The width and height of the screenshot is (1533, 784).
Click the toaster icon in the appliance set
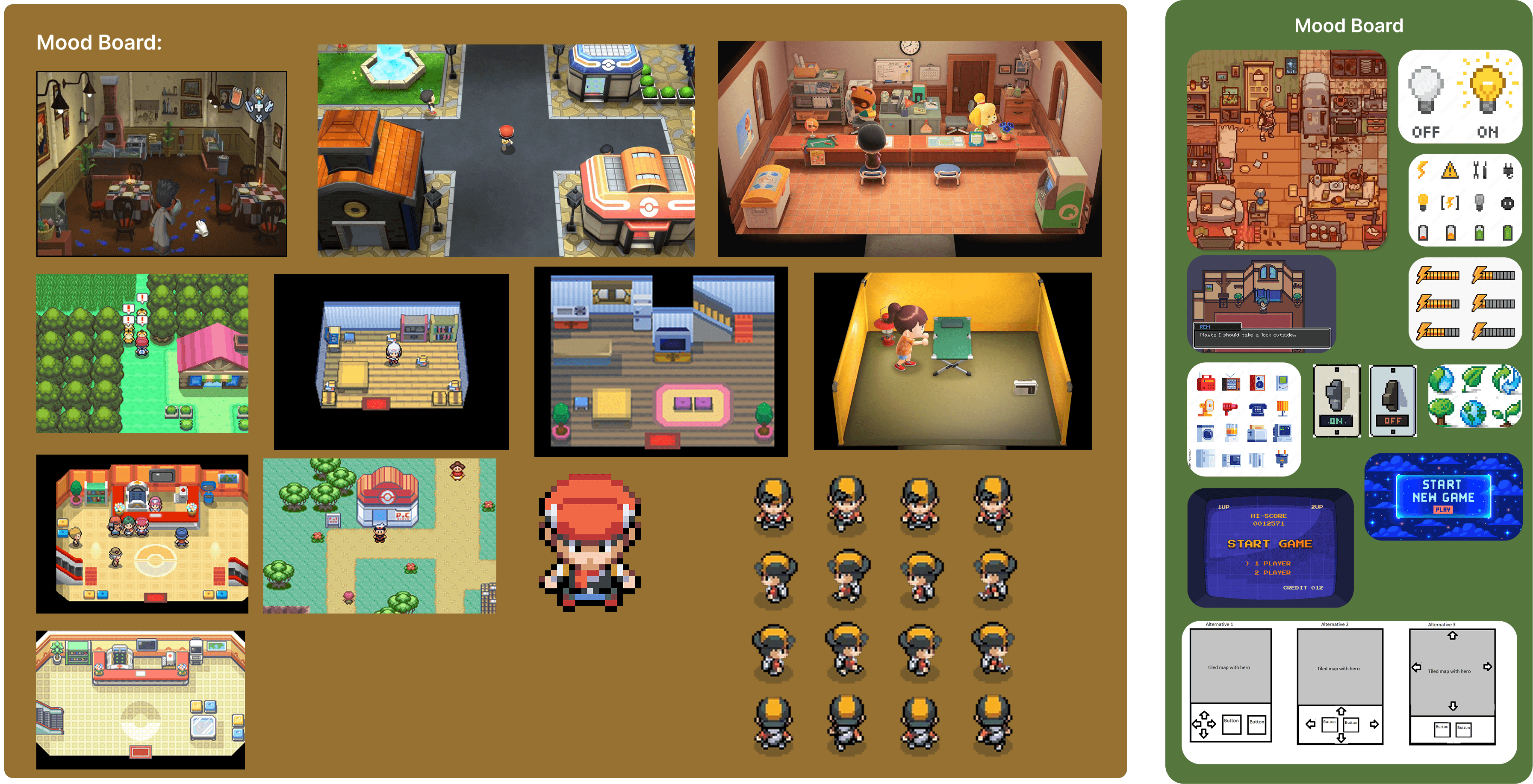[x=1257, y=434]
